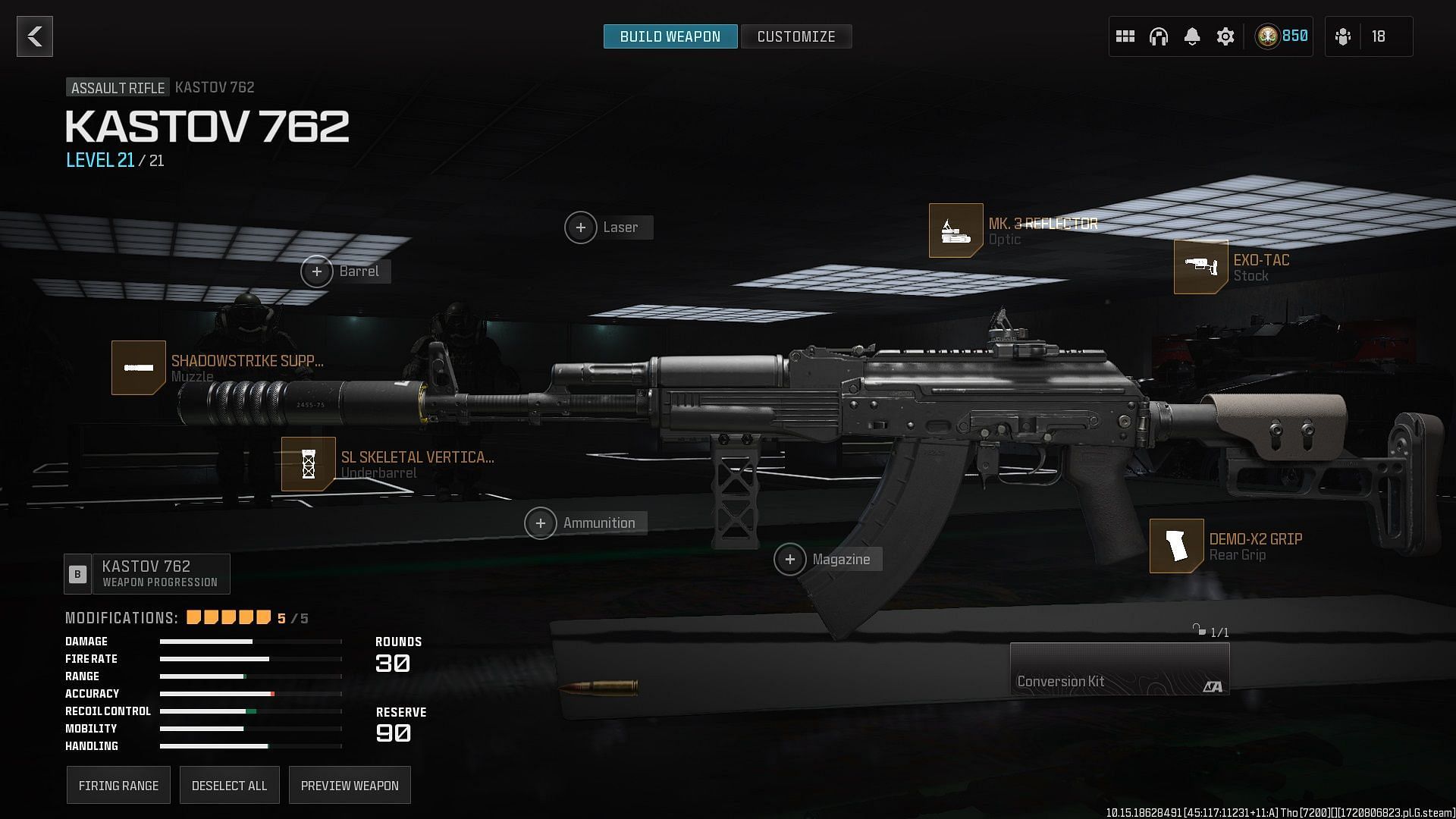Viewport: 1456px width, 819px height.
Task: Choose the Shadowstrike Suppressor muzzle slot
Action: (139, 368)
